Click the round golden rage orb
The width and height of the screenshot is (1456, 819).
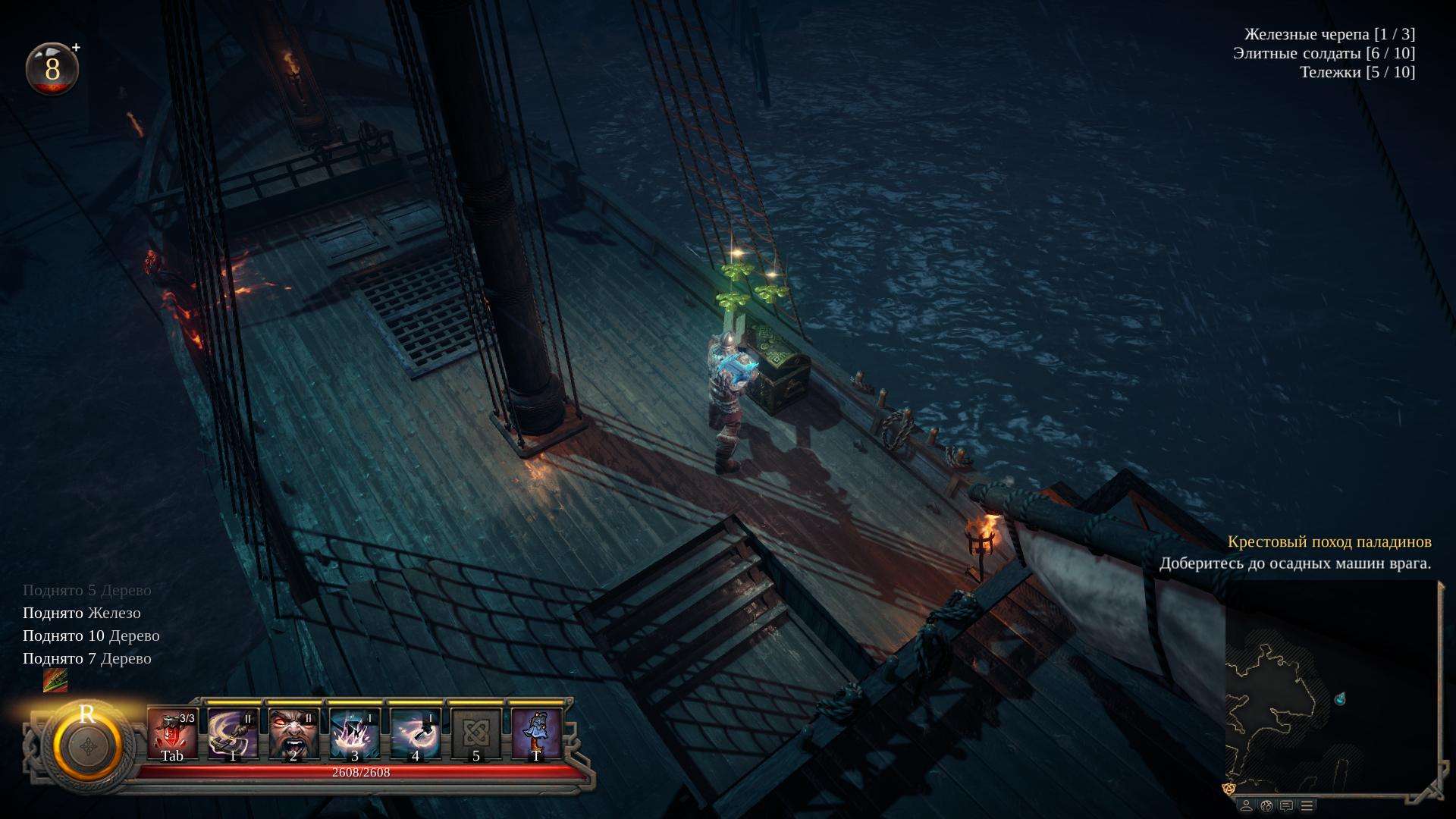coord(88,745)
